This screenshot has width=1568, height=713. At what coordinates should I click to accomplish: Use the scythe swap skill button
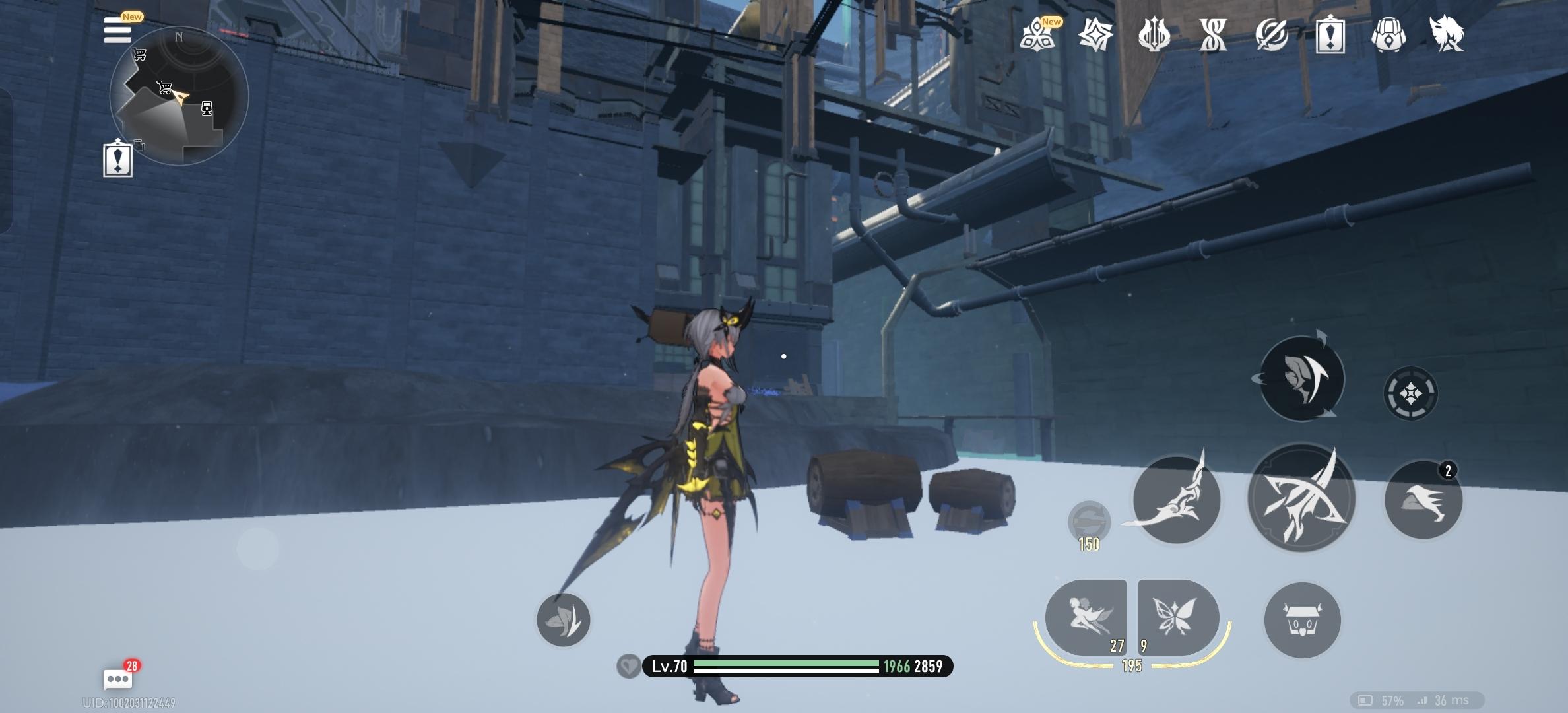point(1301,378)
